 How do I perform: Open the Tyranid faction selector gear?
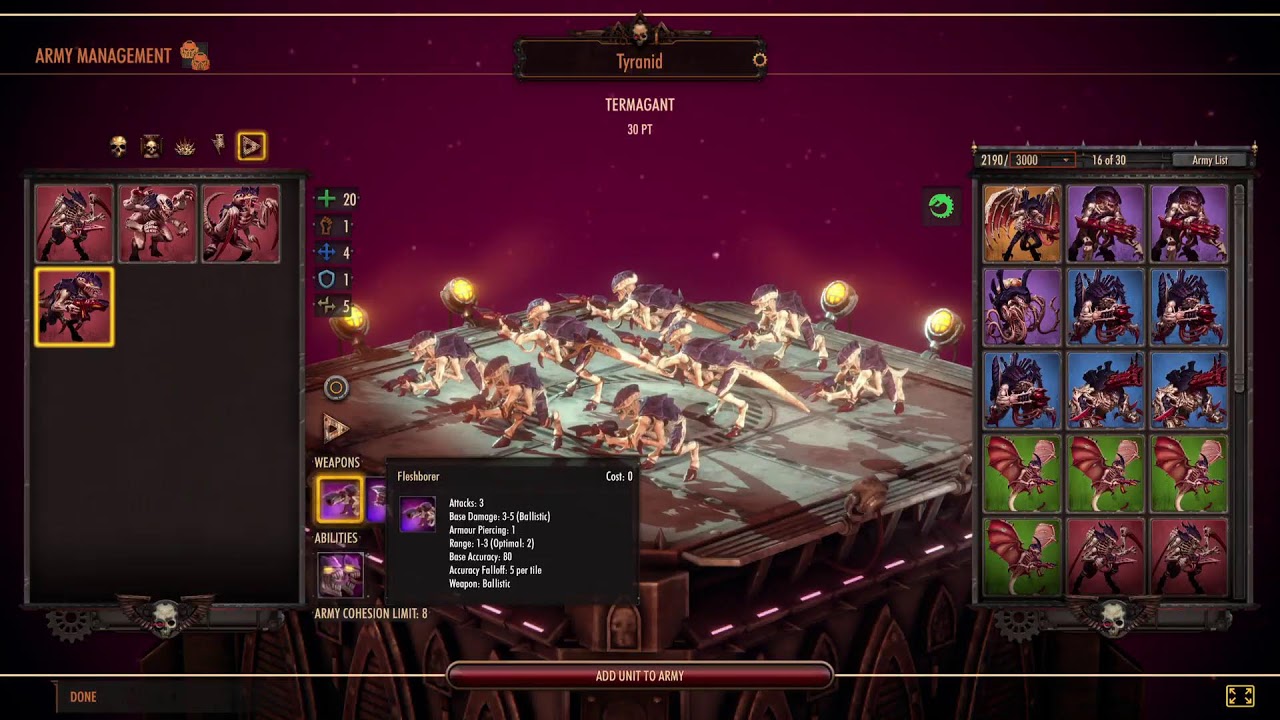pyautogui.click(x=759, y=60)
